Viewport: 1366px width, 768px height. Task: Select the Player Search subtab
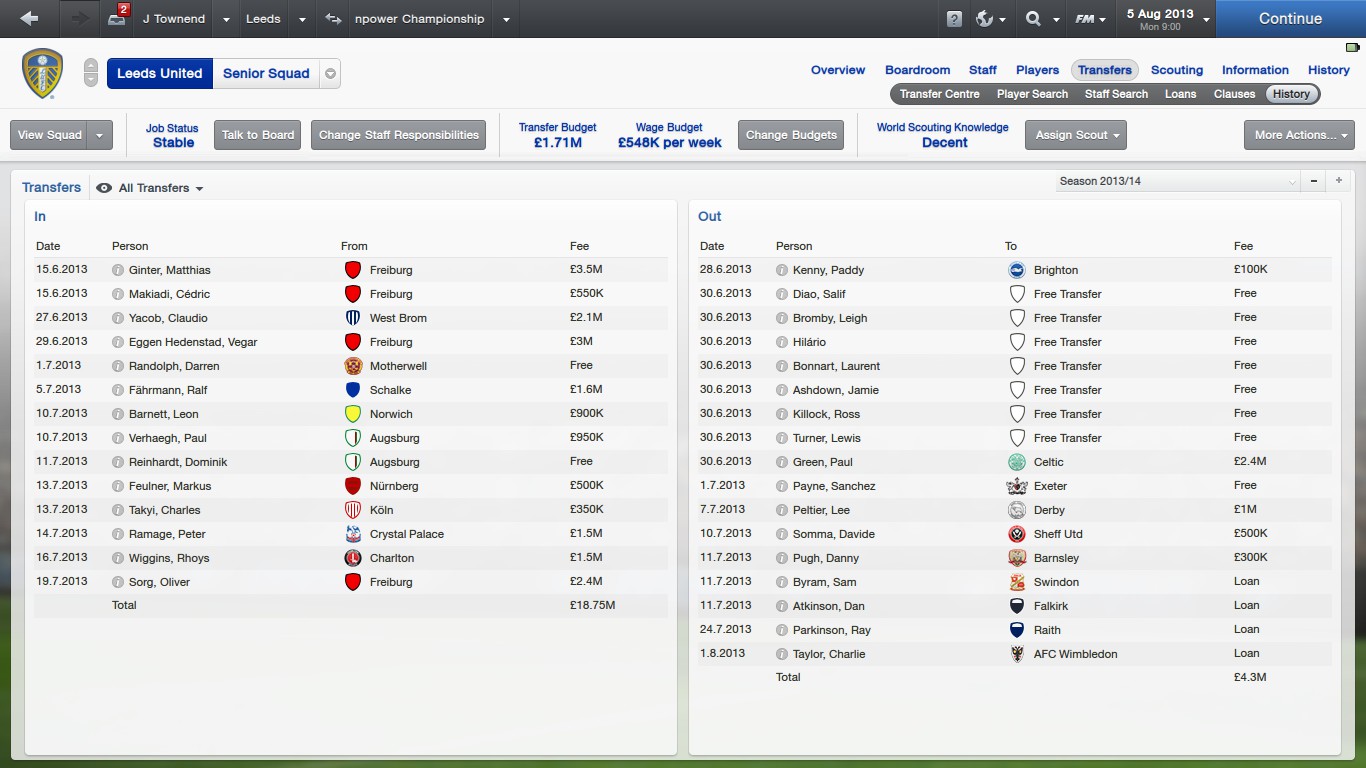(x=1032, y=94)
